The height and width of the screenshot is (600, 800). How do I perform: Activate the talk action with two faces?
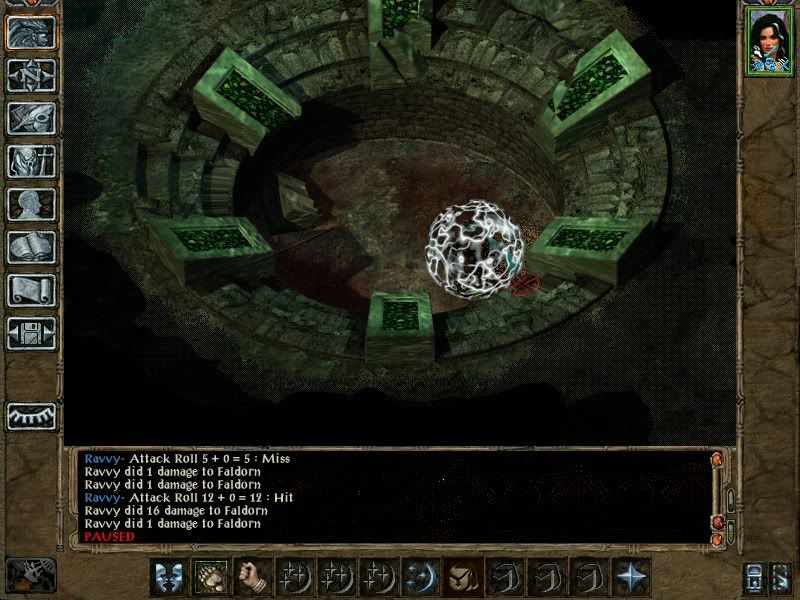pos(167,576)
